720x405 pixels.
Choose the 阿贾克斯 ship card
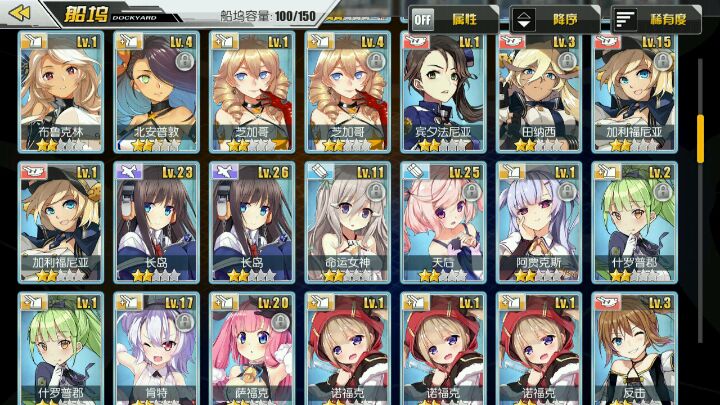(x=538, y=221)
